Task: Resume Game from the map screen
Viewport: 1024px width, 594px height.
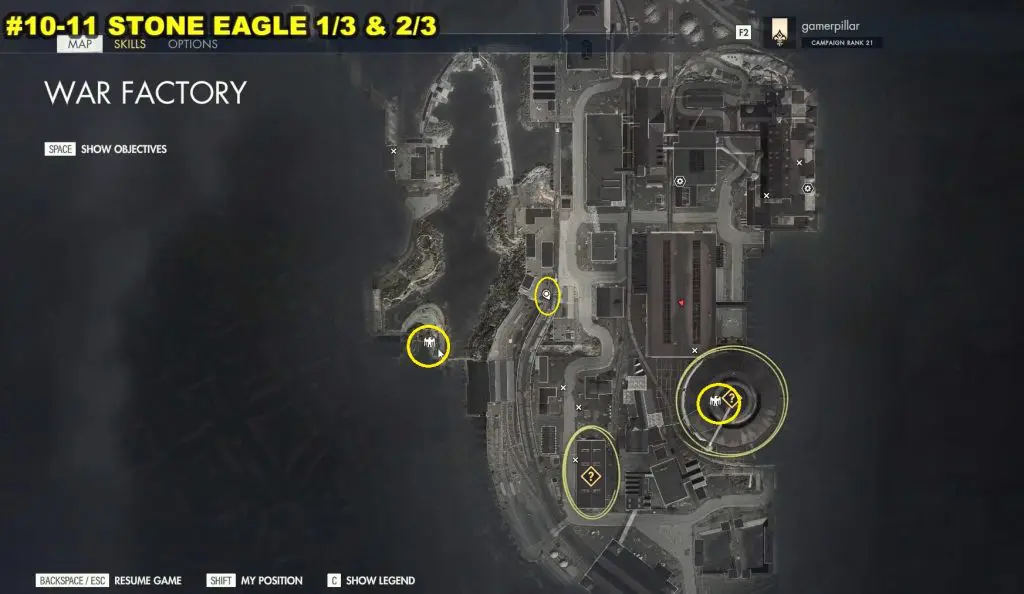Action: 110,580
